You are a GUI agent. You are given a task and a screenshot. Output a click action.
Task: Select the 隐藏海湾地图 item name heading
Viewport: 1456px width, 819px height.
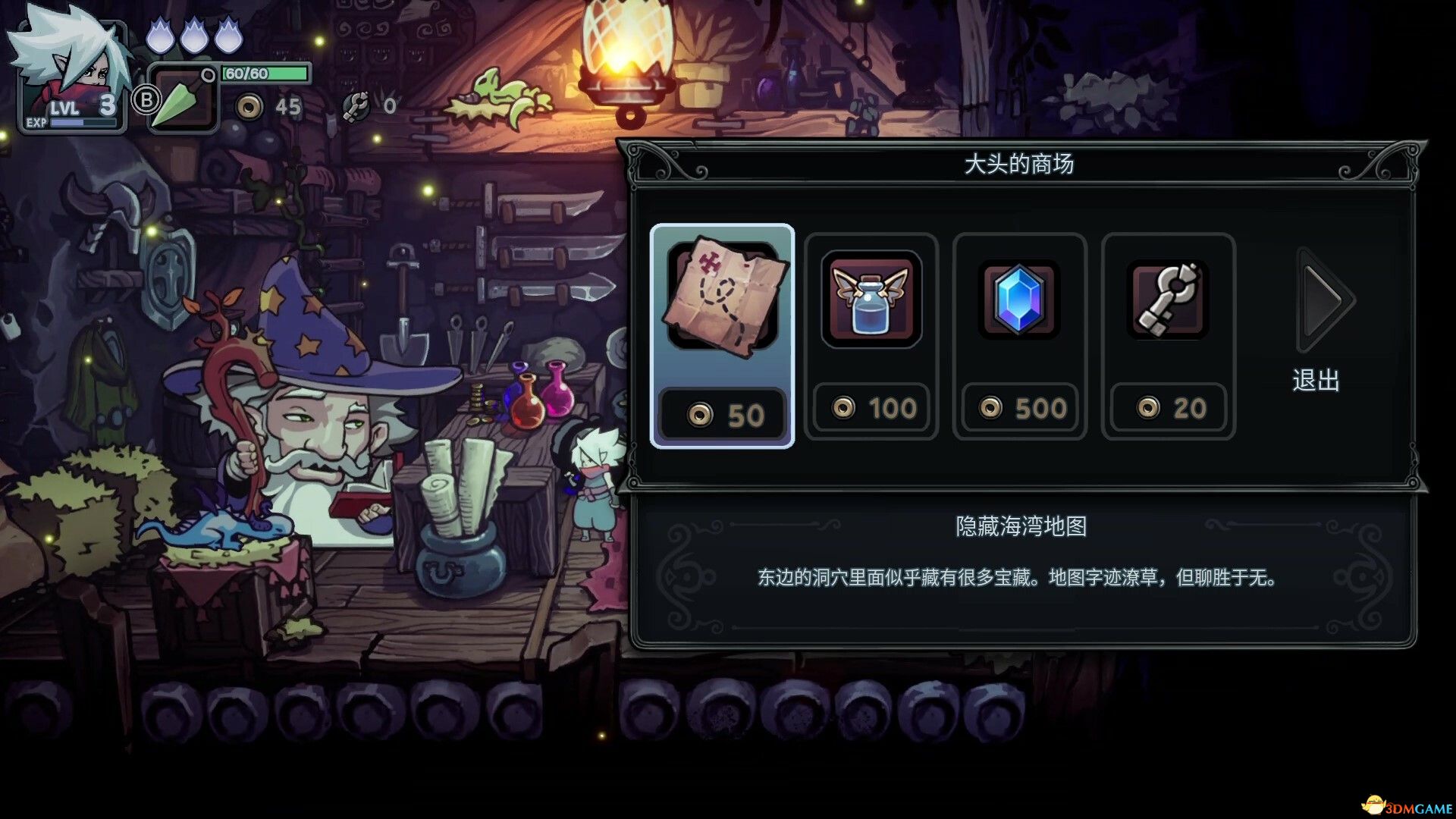(1020, 527)
